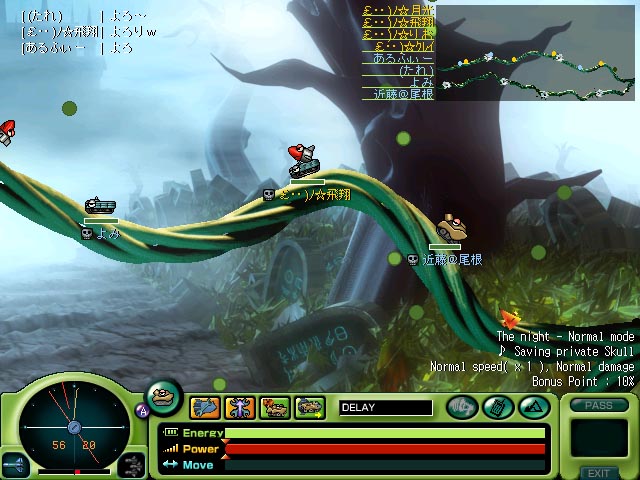
Task: Choose the middle round shot button
Action: pos(497,407)
